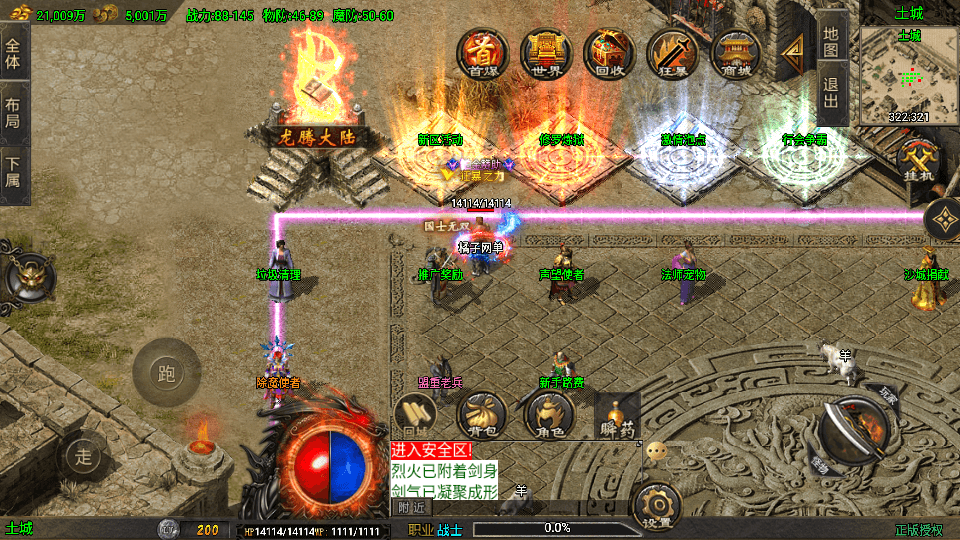The image size is (960, 540).
Task: Choose the 走 walk mode button
Action: (x=84, y=458)
